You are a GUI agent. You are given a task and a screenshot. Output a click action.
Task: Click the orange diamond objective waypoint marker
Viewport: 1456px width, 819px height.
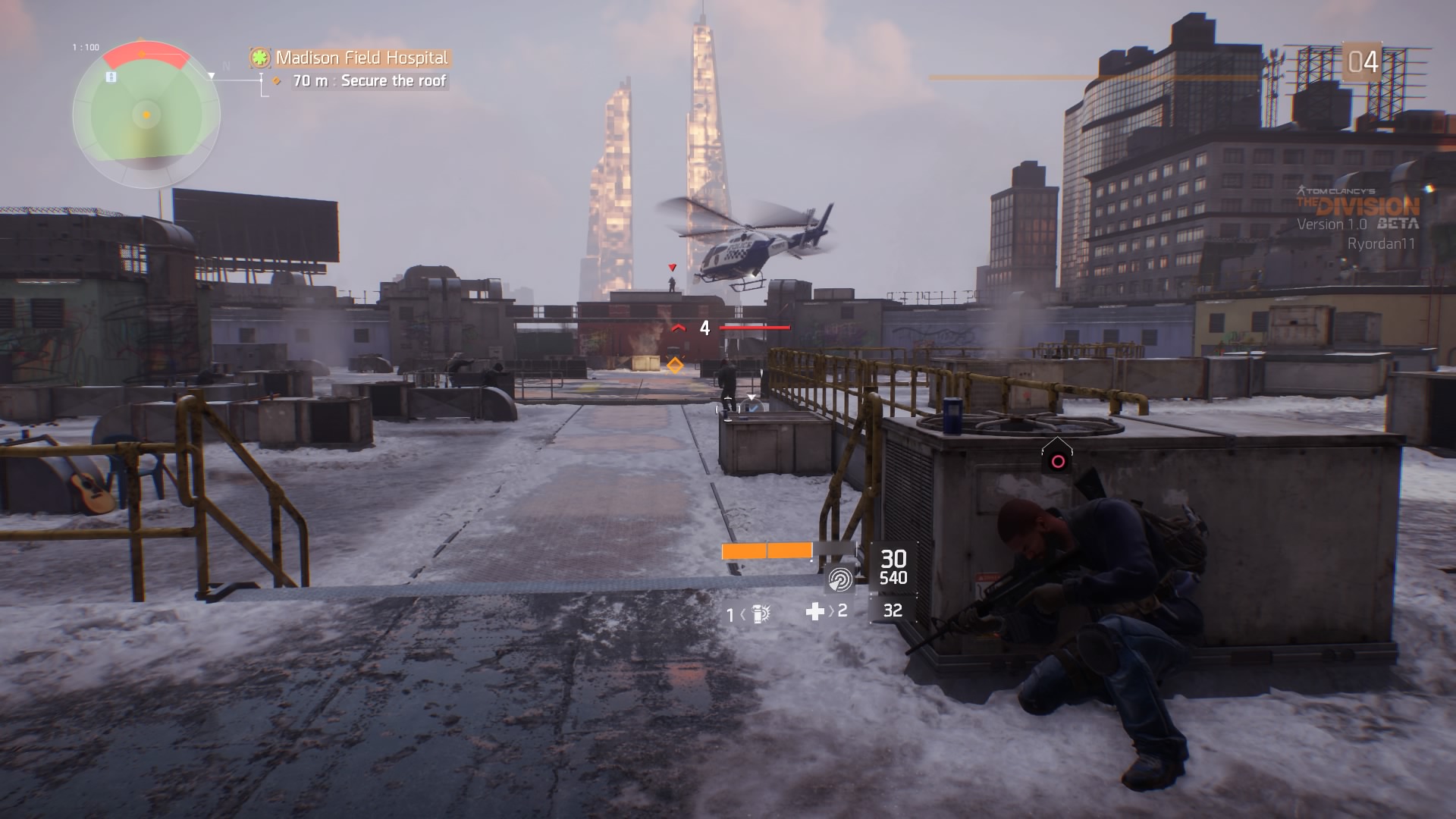click(x=674, y=366)
